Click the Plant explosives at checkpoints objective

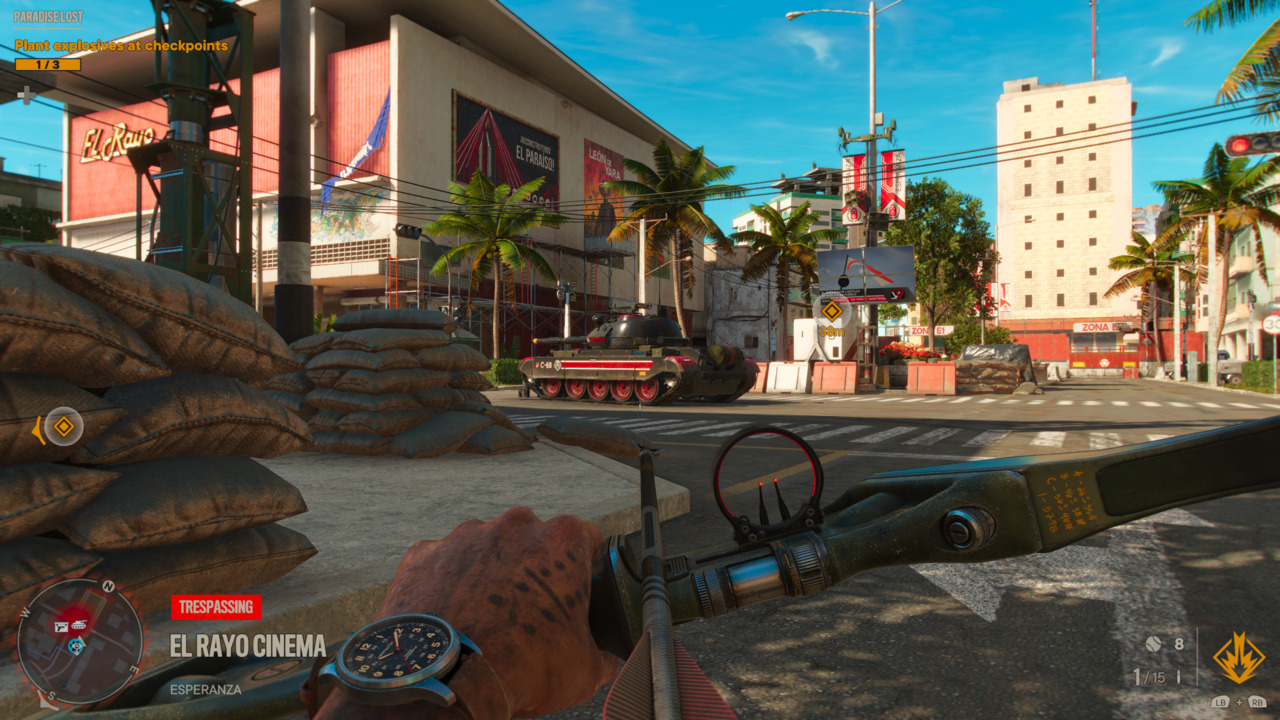pyautogui.click(x=121, y=44)
